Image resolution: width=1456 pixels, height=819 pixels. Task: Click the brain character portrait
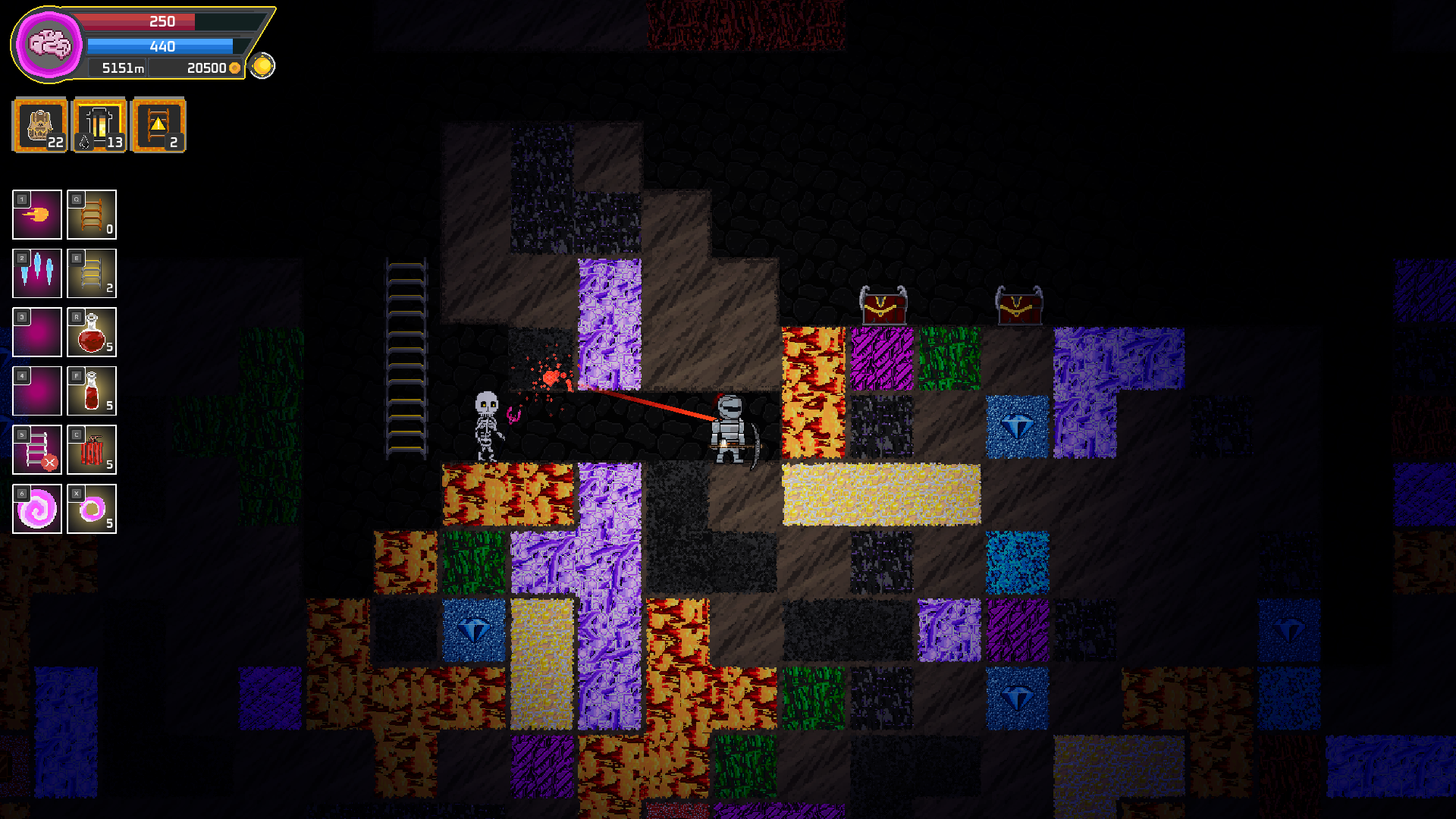[x=49, y=45]
